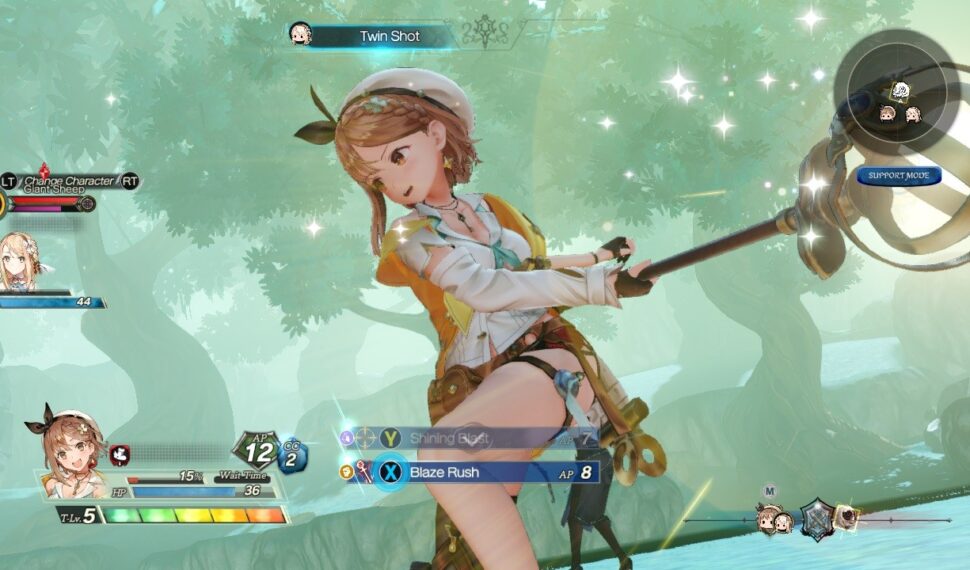The height and width of the screenshot is (570, 970).
Task: Select the blonde party member's portrait
Action: click(19, 260)
